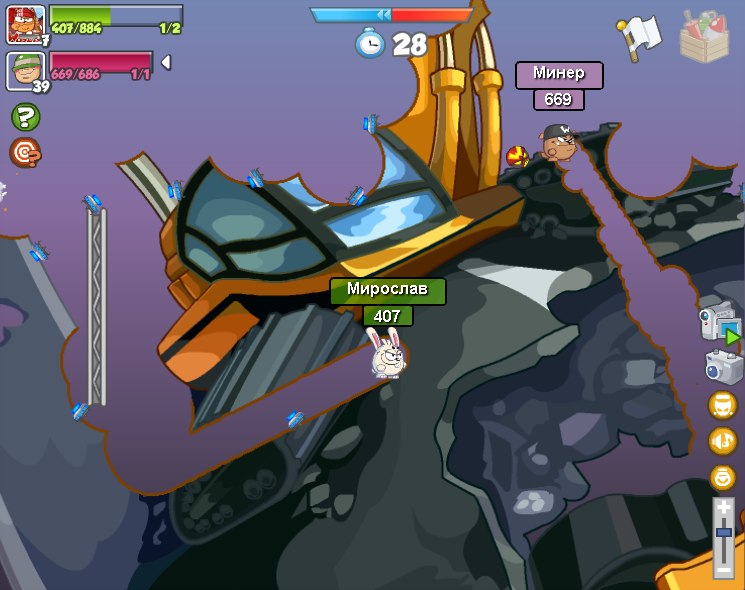The width and height of the screenshot is (745, 590).
Task: Take a screenshot with the photo camera icon
Action: click(x=723, y=367)
